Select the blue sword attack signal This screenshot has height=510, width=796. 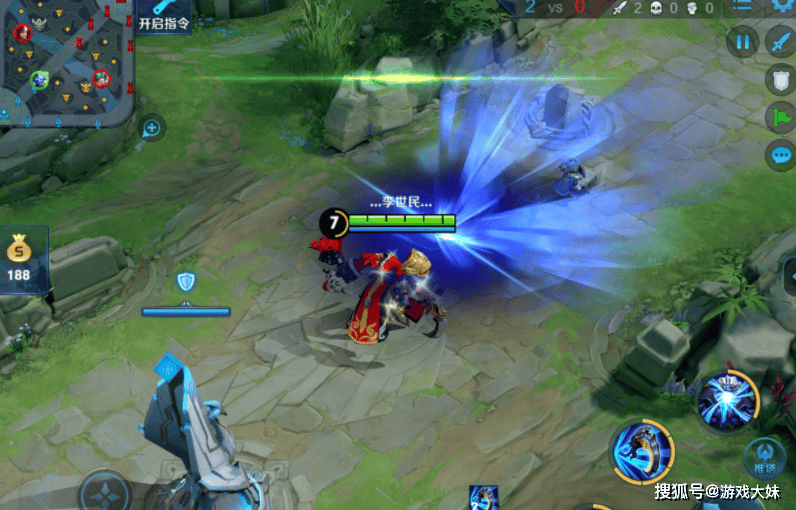pyautogui.click(x=779, y=42)
